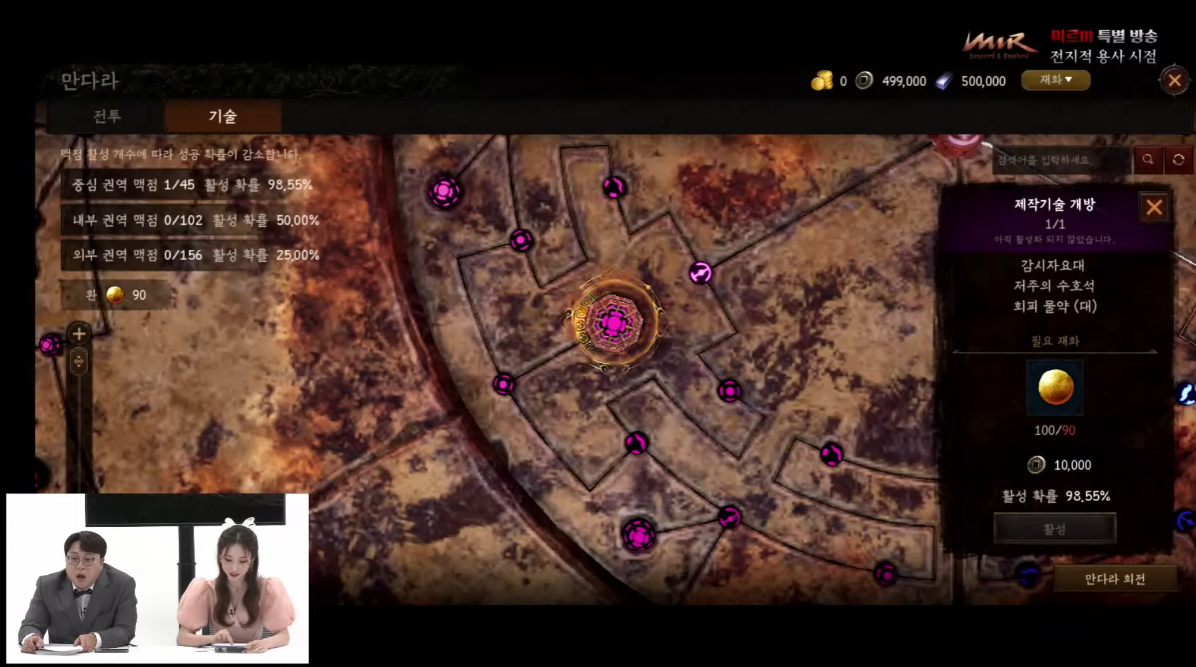This screenshot has width=1196, height=667.
Task: Zoom in with the plus button
Action: pos(79,333)
